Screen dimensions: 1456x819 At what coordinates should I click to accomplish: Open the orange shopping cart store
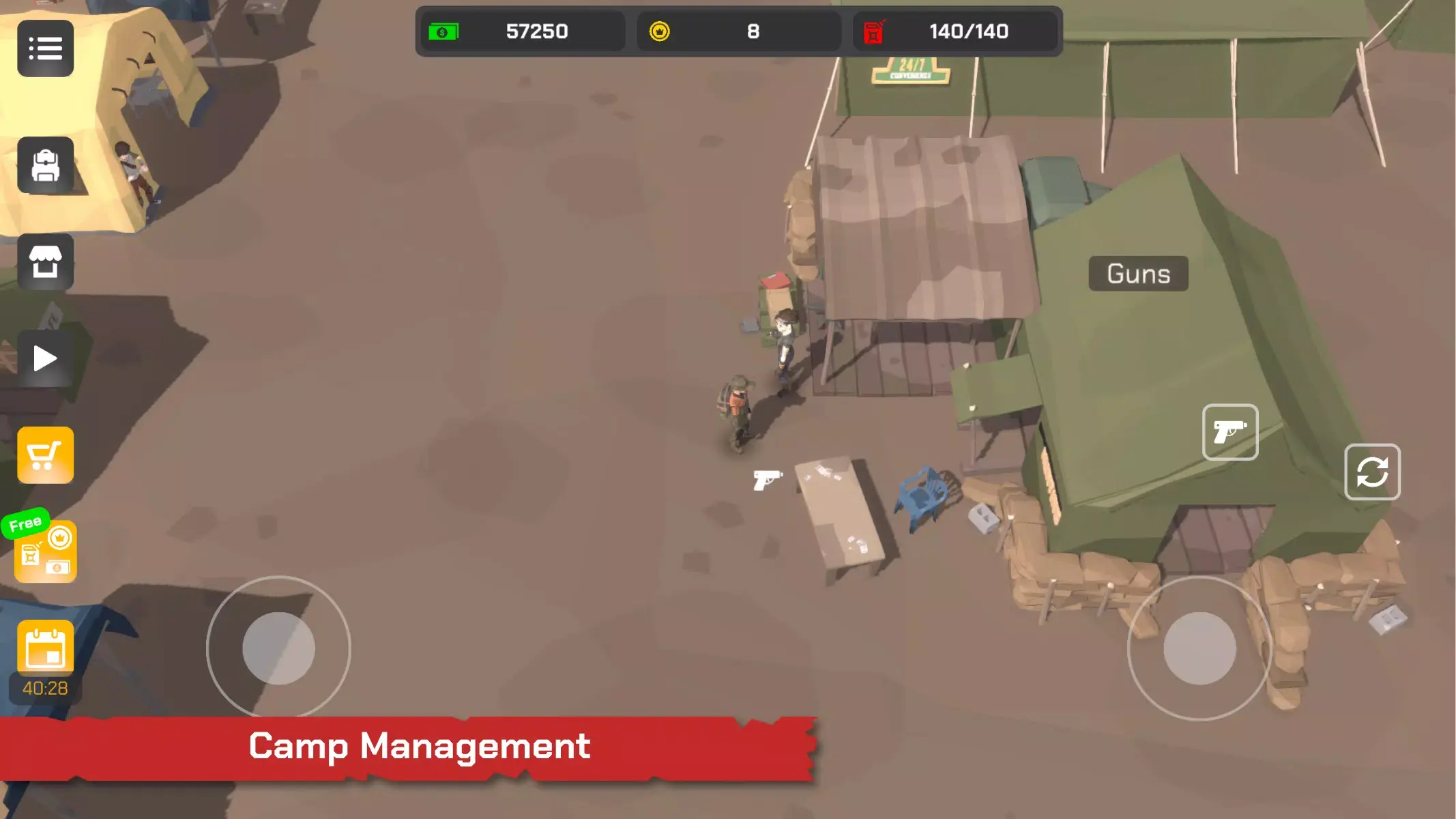pos(45,455)
